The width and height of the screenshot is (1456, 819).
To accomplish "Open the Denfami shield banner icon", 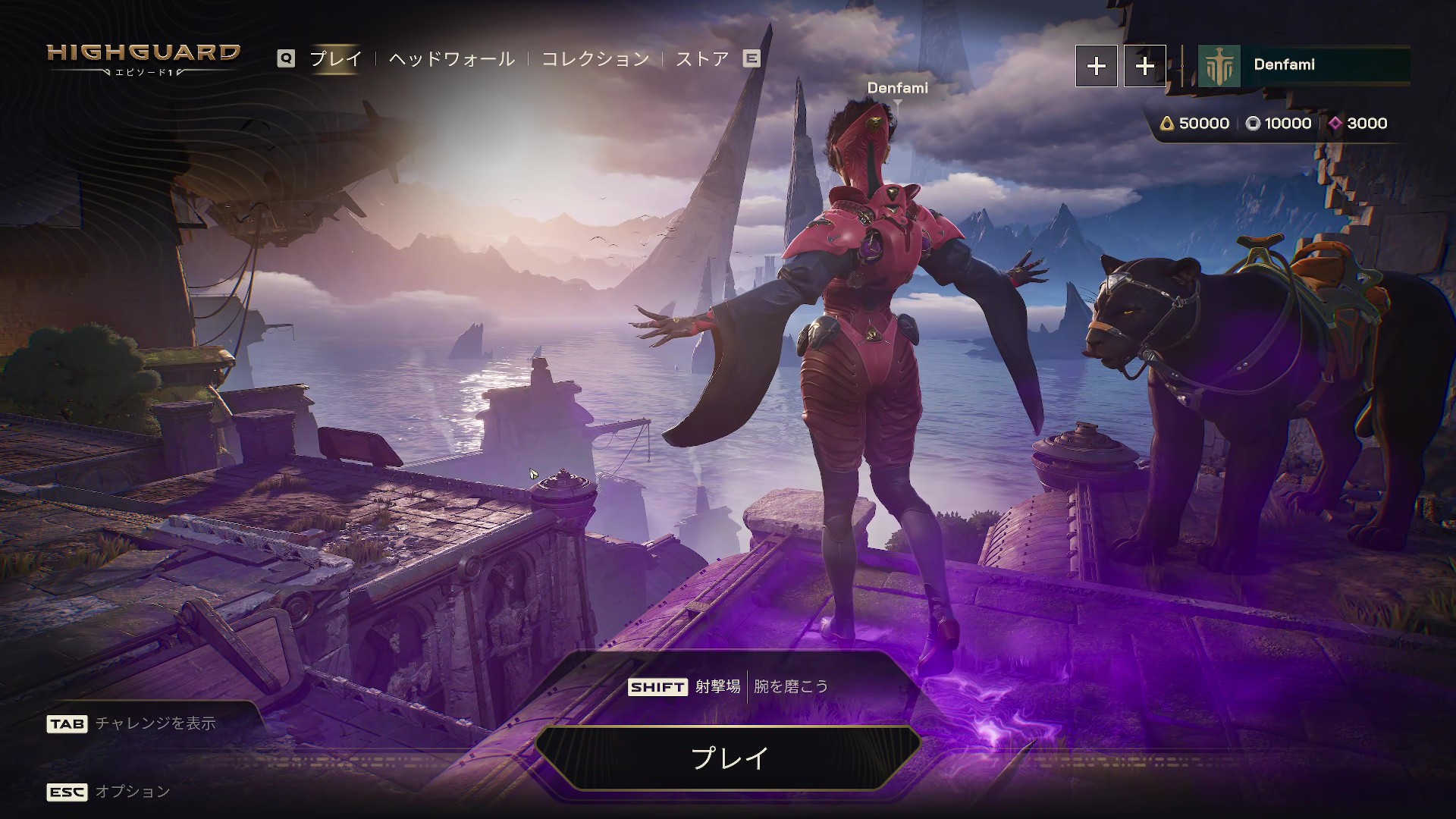I will (1219, 66).
